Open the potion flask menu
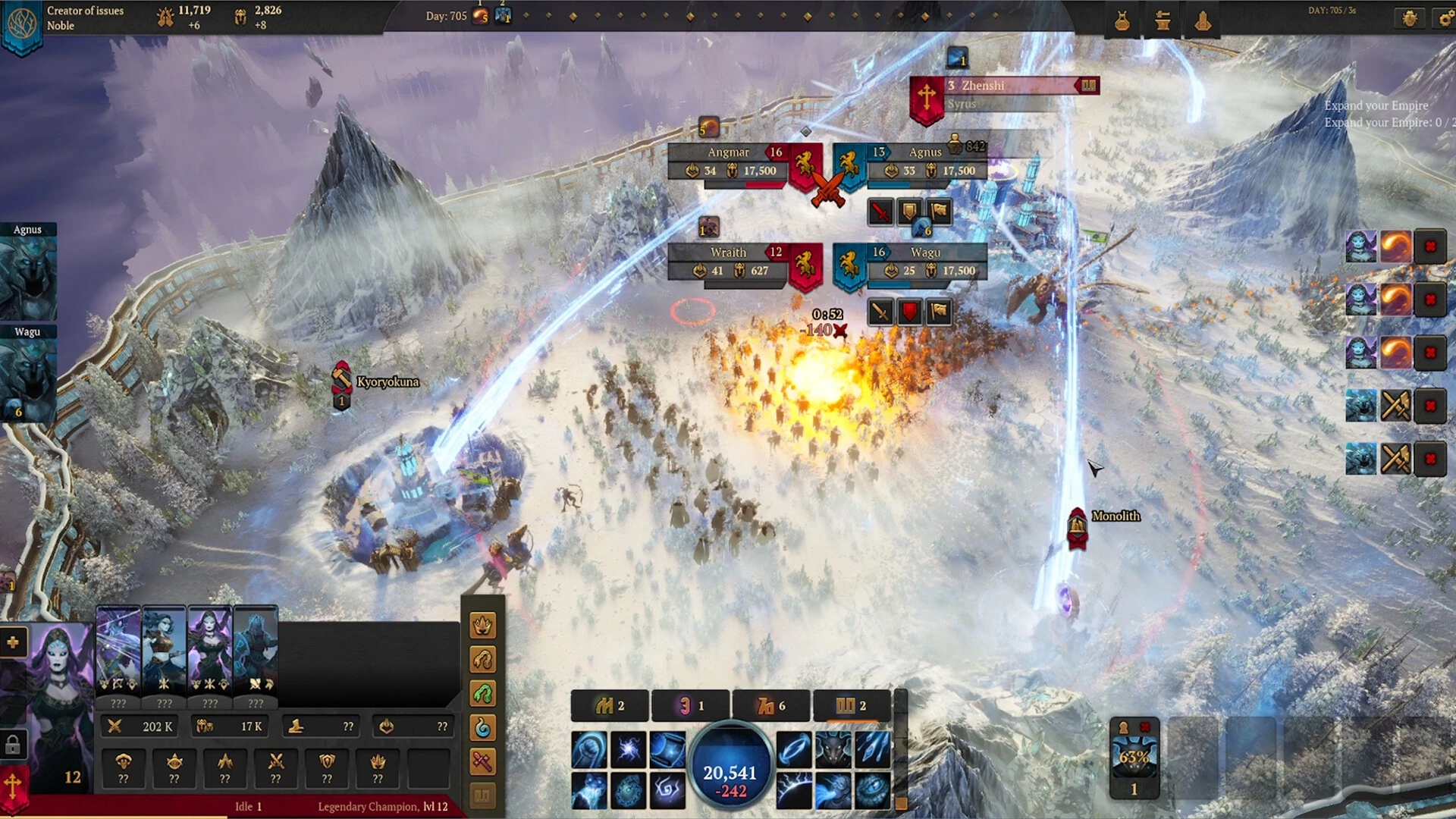Viewport: 1456px width, 819px height. pos(1122,22)
